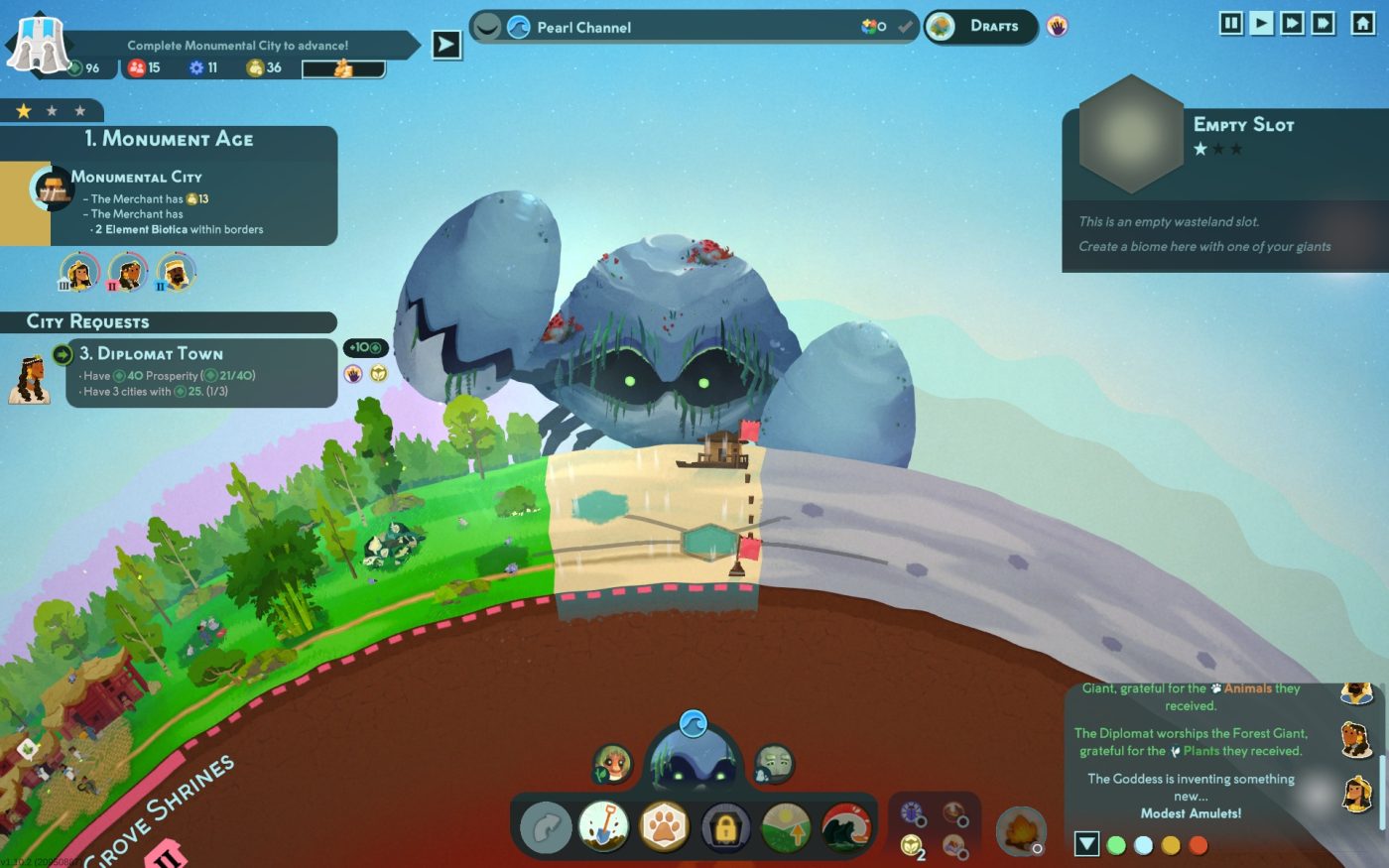
Task: Activate the fastest triple speed
Action: 1323,23
